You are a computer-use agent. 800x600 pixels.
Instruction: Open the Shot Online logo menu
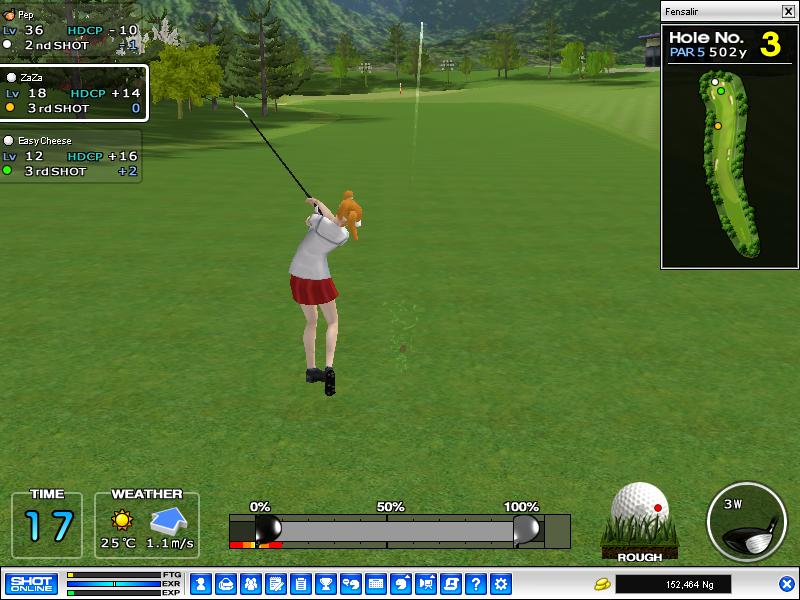[x=31, y=584]
